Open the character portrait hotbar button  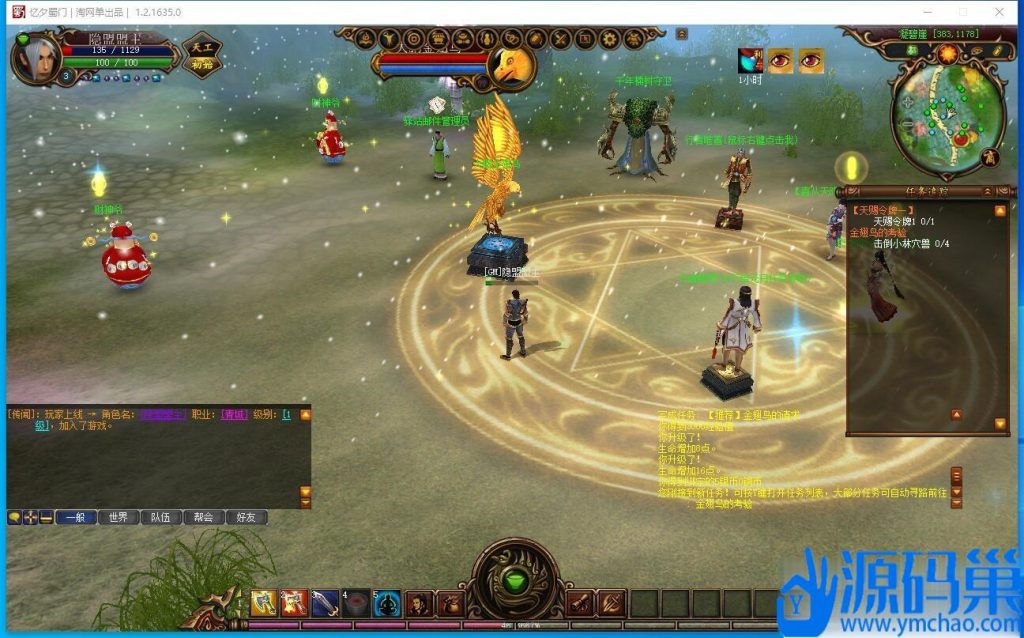(x=419, y=603)
